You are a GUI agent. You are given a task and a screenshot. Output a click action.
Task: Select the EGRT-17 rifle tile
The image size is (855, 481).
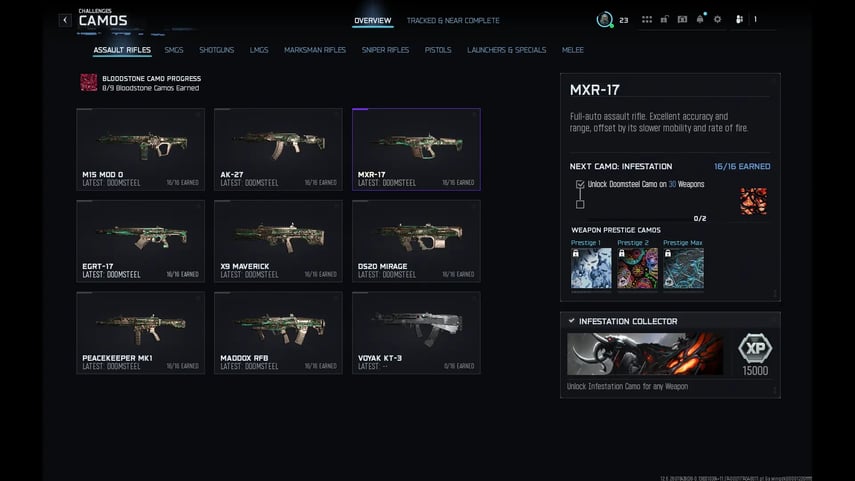click(140, 241)
